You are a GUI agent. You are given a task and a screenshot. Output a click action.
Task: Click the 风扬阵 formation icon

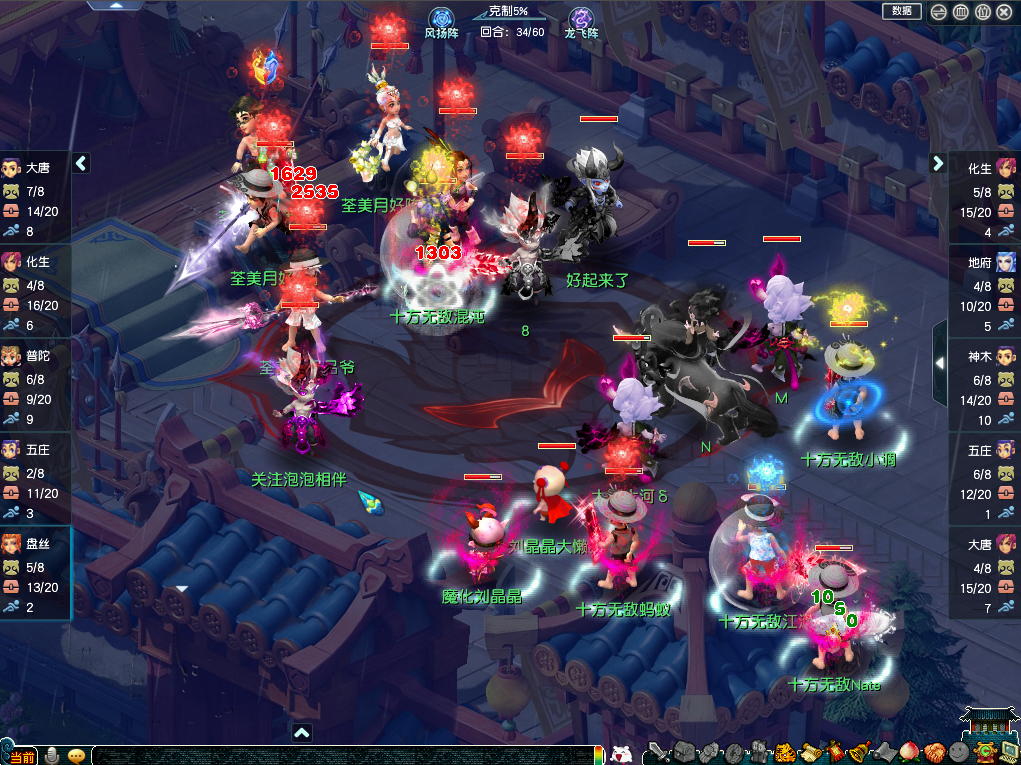(x=441, y=20)
